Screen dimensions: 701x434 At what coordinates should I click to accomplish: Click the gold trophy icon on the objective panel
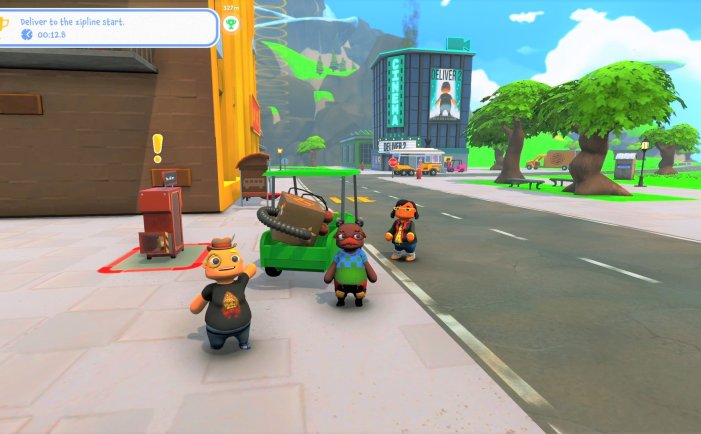(4, 22)
